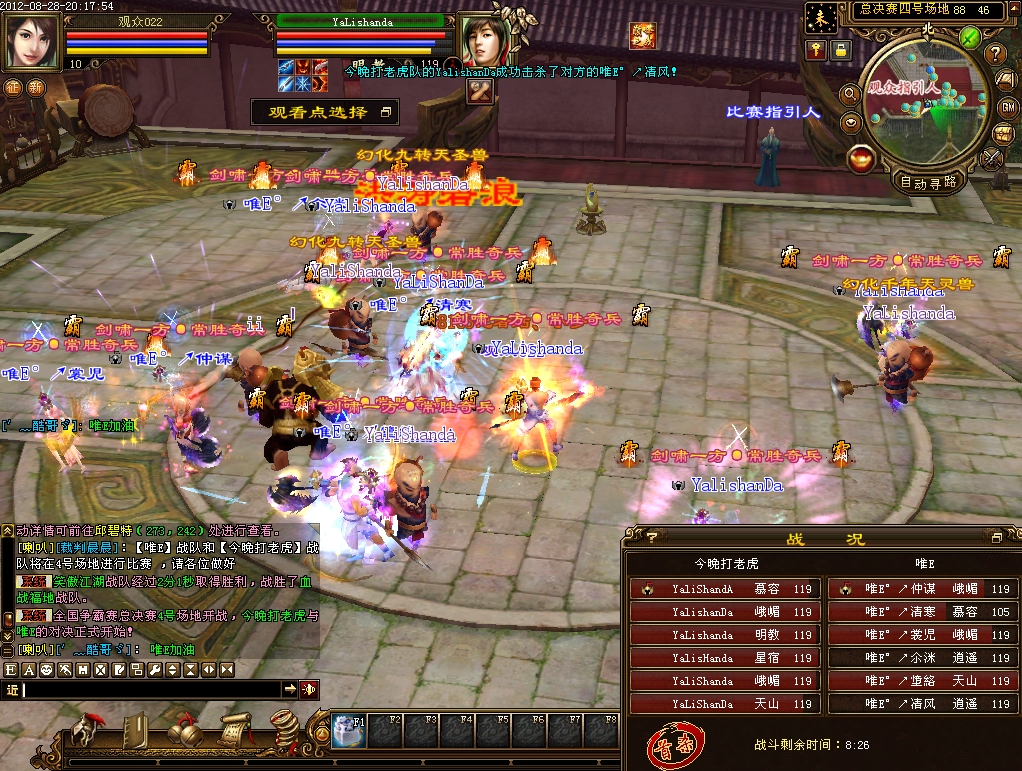Viewport: 1022px width, 771px height.
Task: Focus the chat input field
Action: click(150, 690)
